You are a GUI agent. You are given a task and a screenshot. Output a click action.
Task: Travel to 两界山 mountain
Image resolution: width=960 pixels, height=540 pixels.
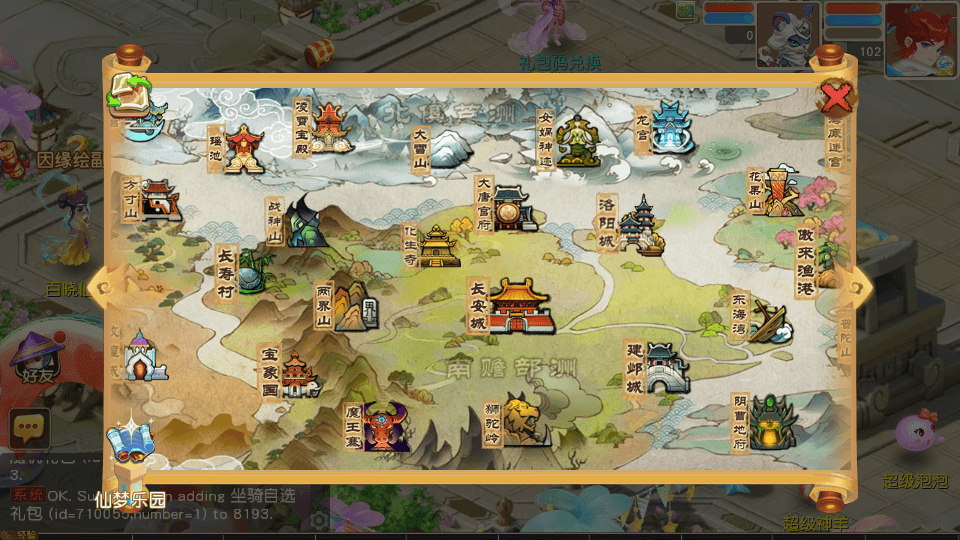(350, 306)
